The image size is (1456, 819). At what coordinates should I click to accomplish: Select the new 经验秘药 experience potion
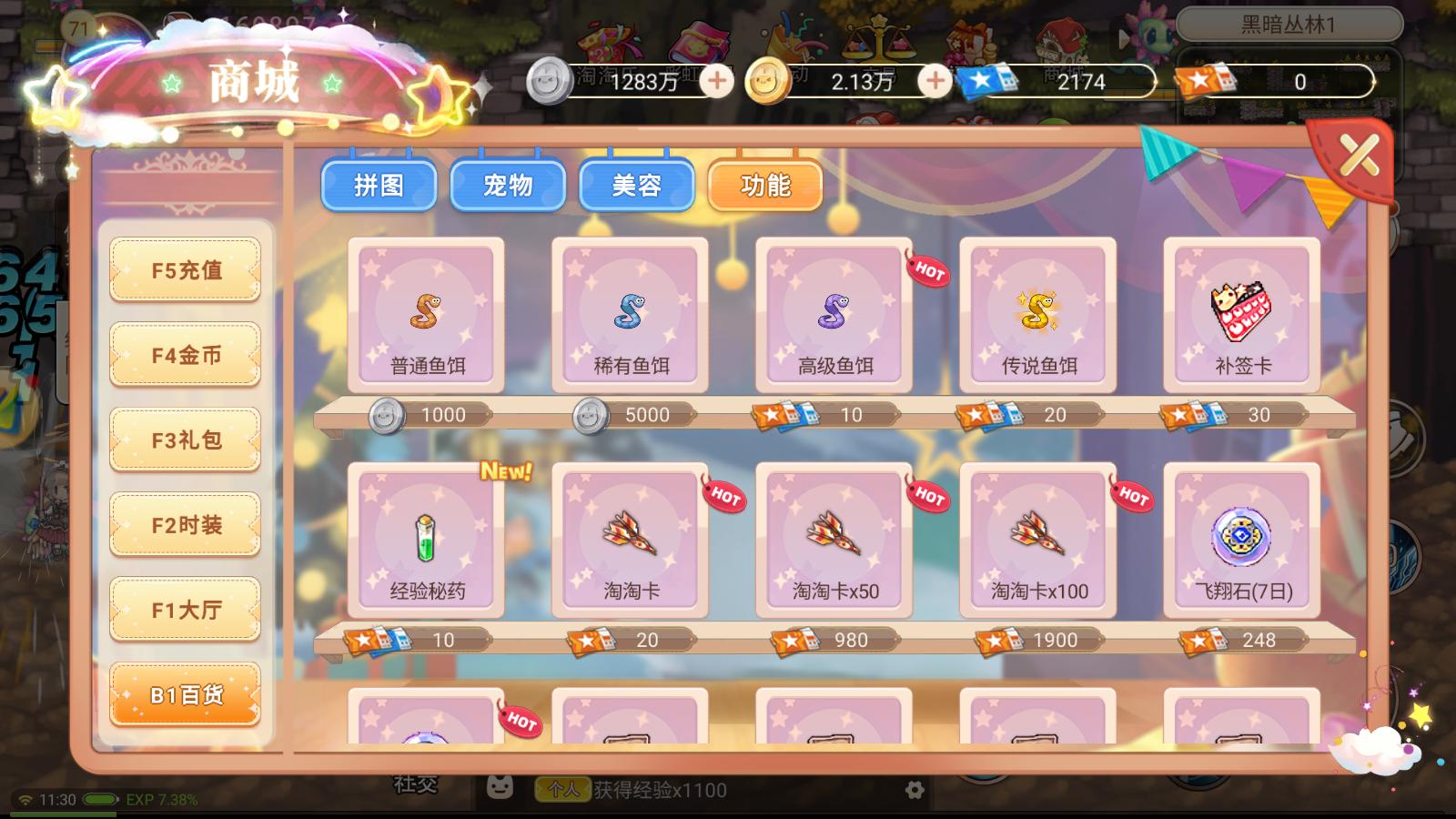(x=425, y=541)
